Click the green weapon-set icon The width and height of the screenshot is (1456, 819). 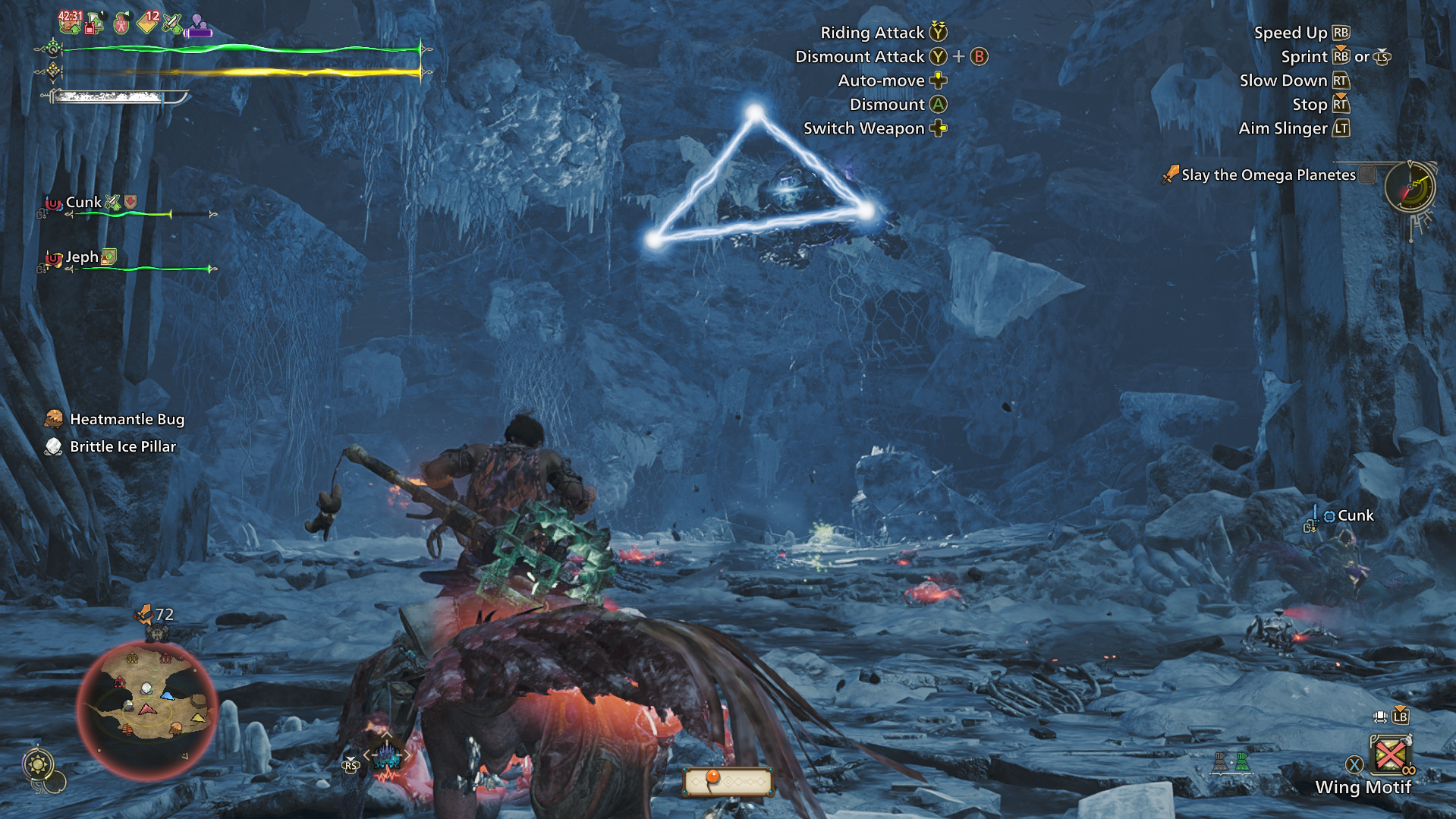point(1241,761)
